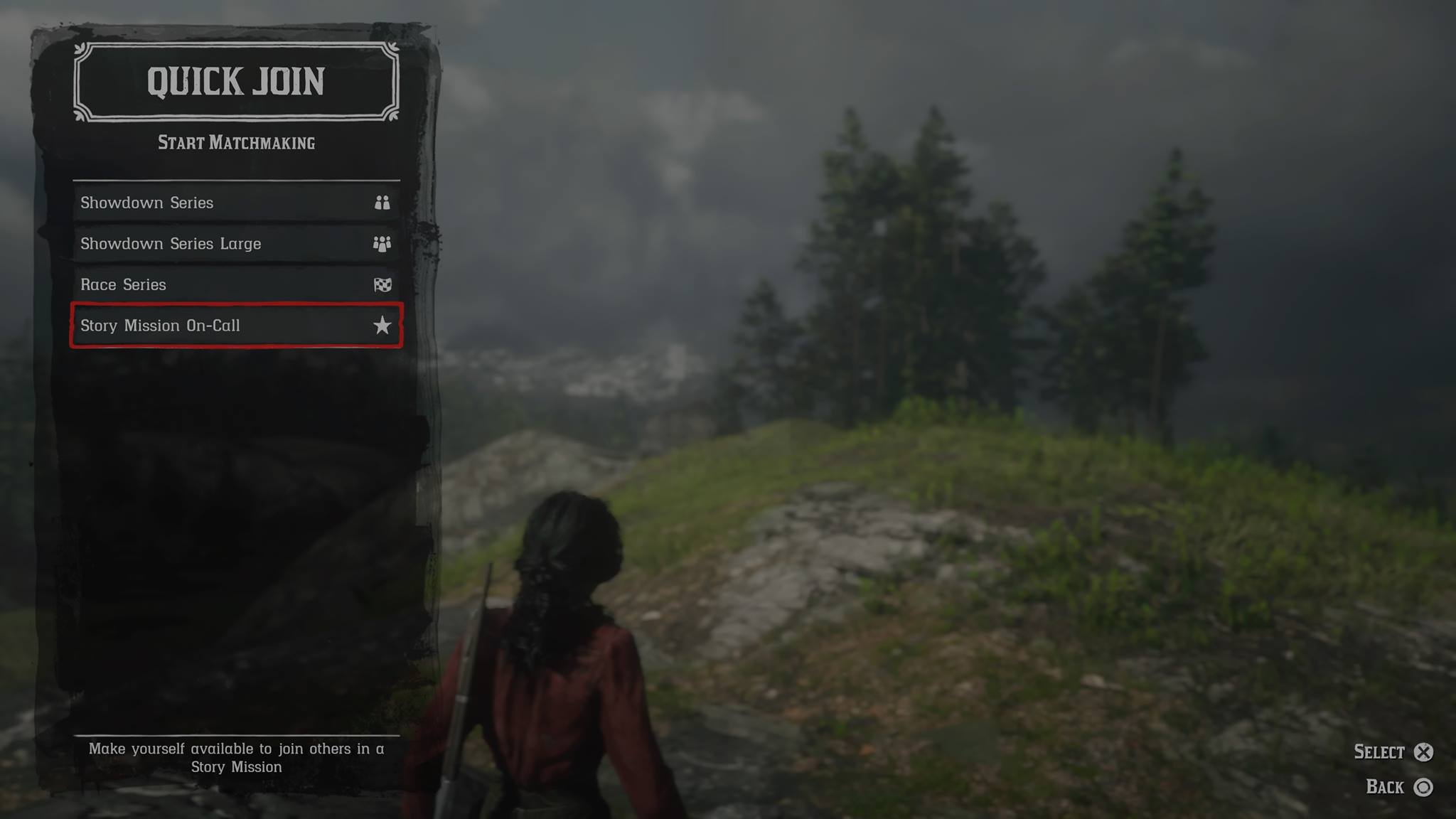Click the Start Matchmaking header
This screenshot has width=1456, height=819.
236,142
